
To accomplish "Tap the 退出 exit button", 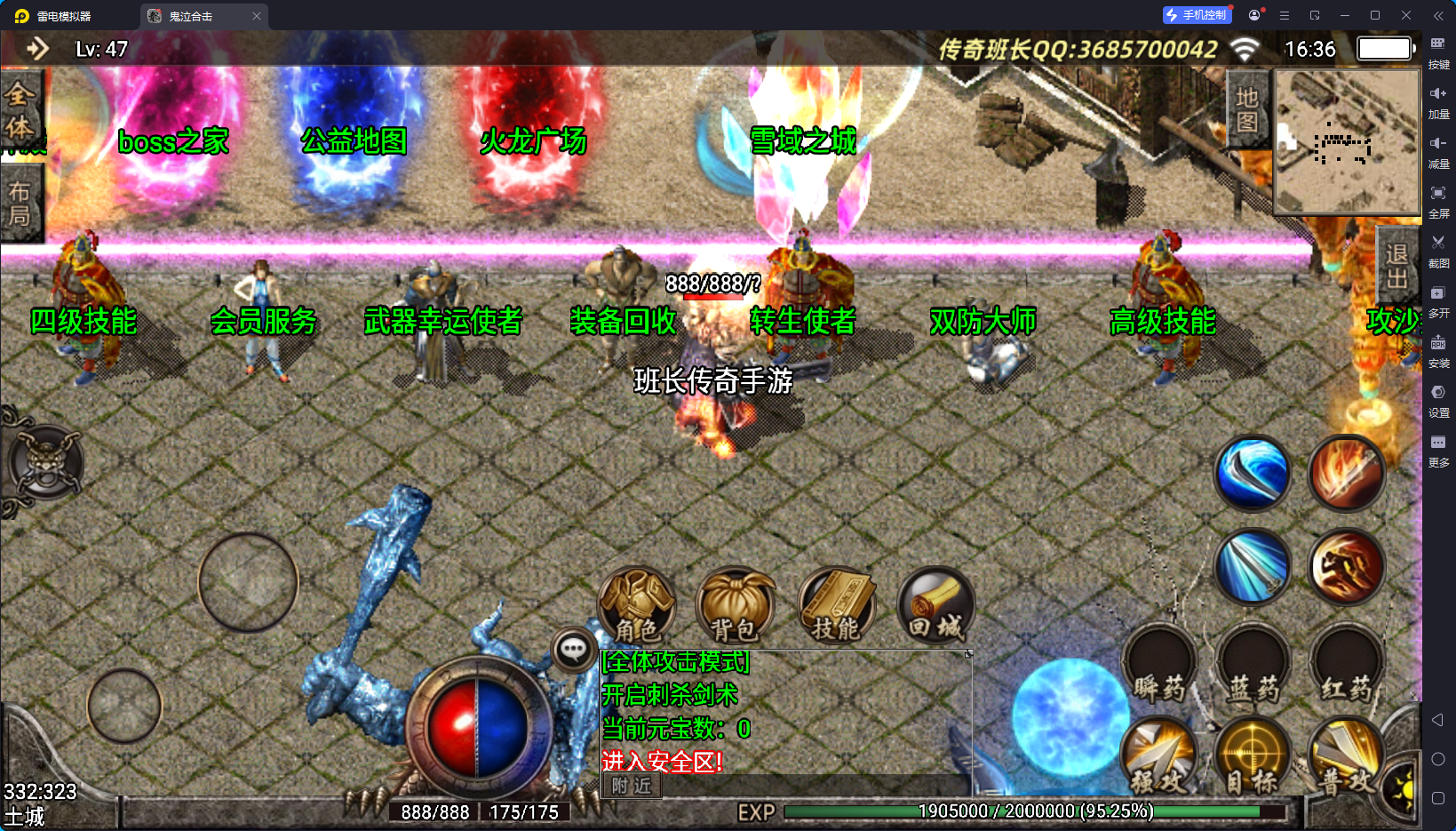I will point(1396,267).
